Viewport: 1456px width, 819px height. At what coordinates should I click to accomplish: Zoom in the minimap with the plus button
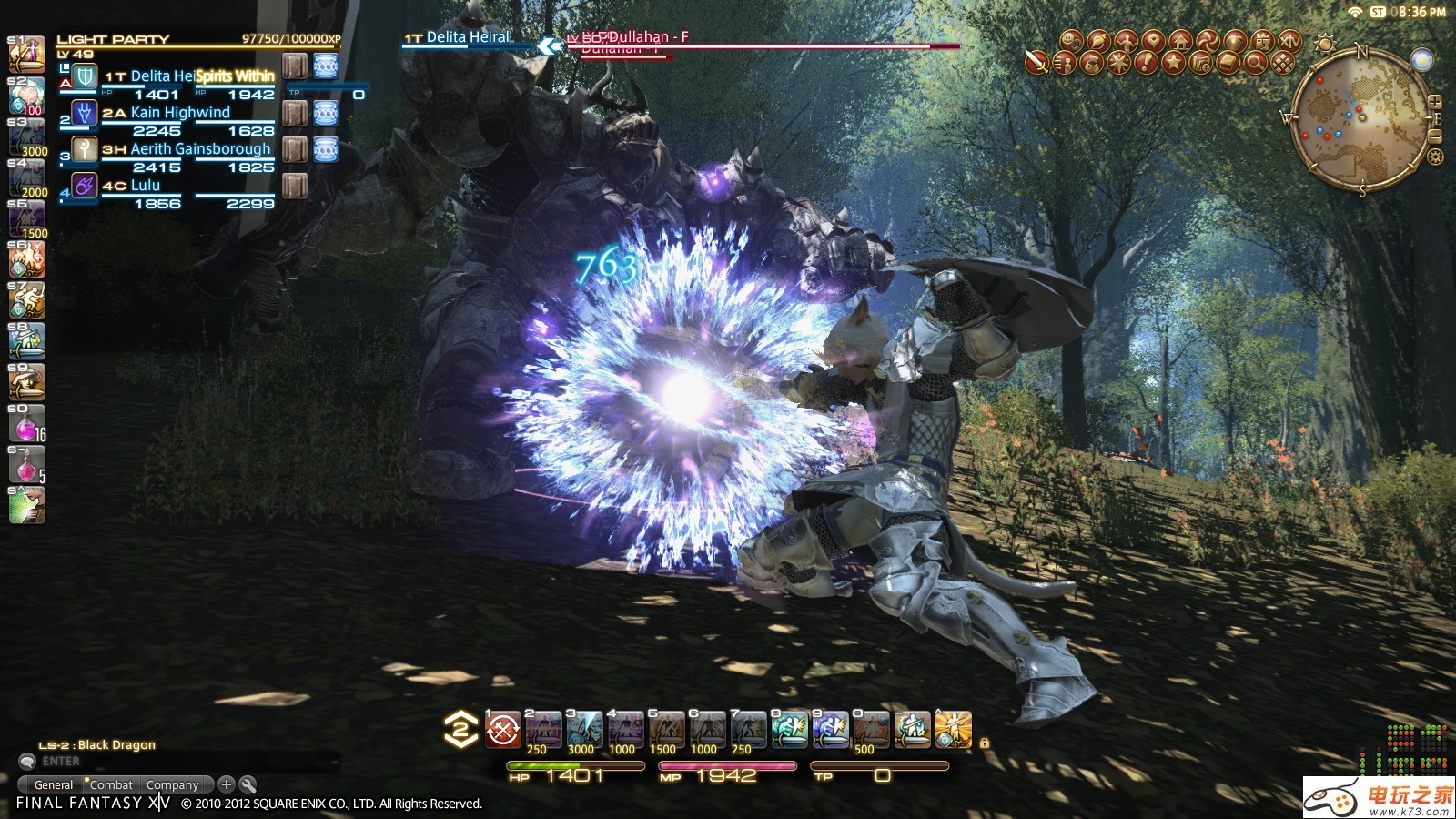(1435, 101)
